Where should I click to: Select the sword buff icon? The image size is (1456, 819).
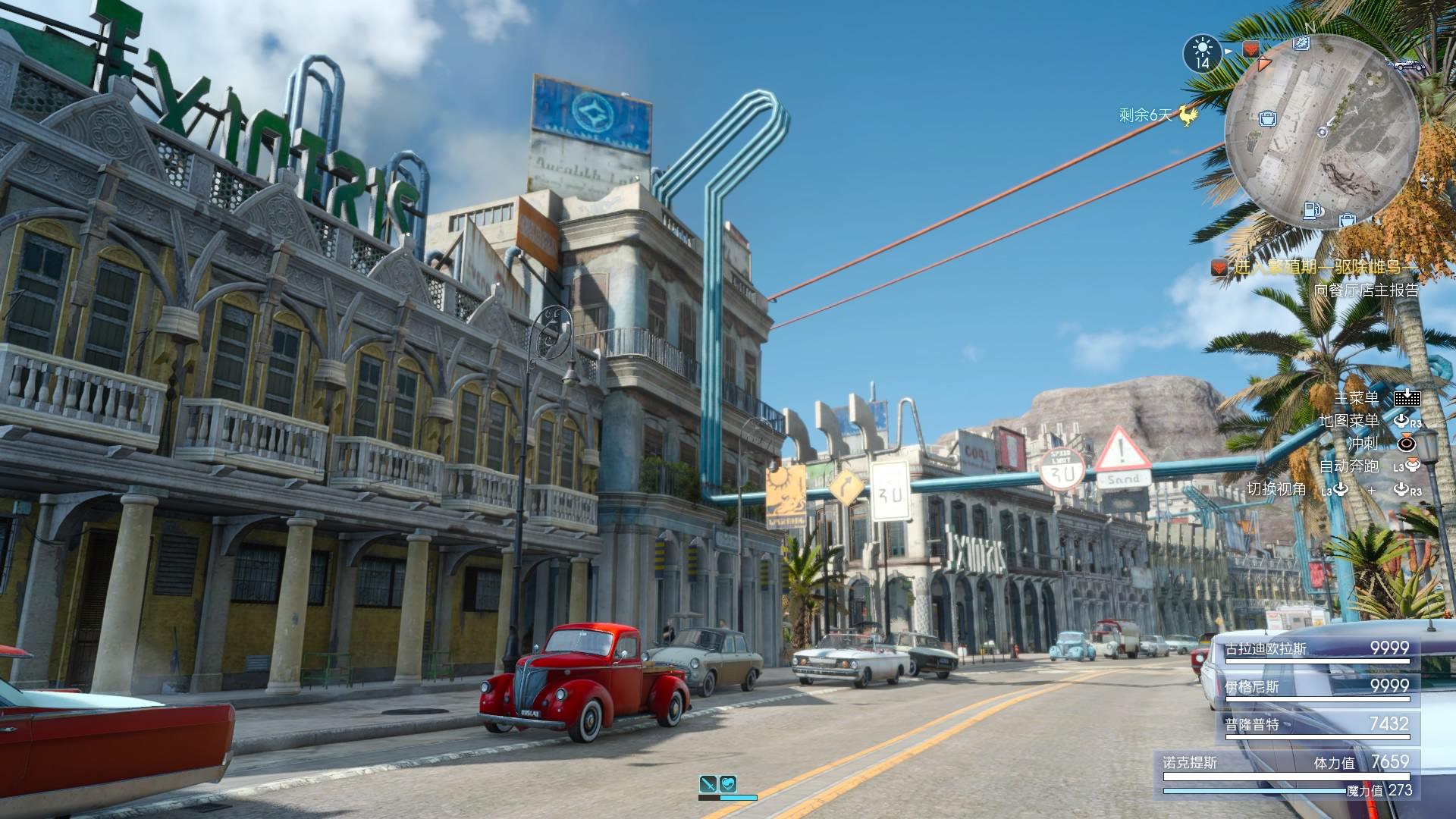pos(708,784)
